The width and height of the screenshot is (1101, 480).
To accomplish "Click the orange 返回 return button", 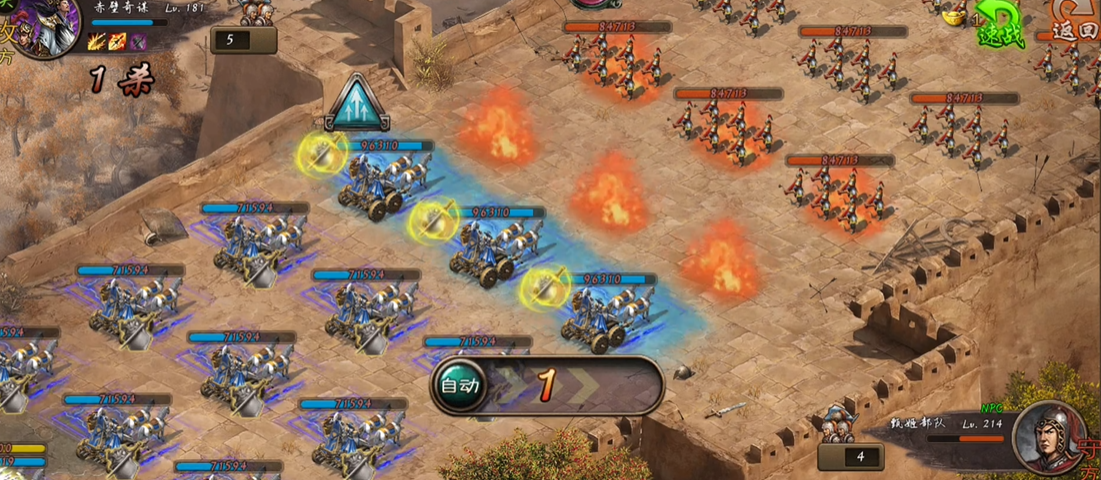I will 1074,25.
